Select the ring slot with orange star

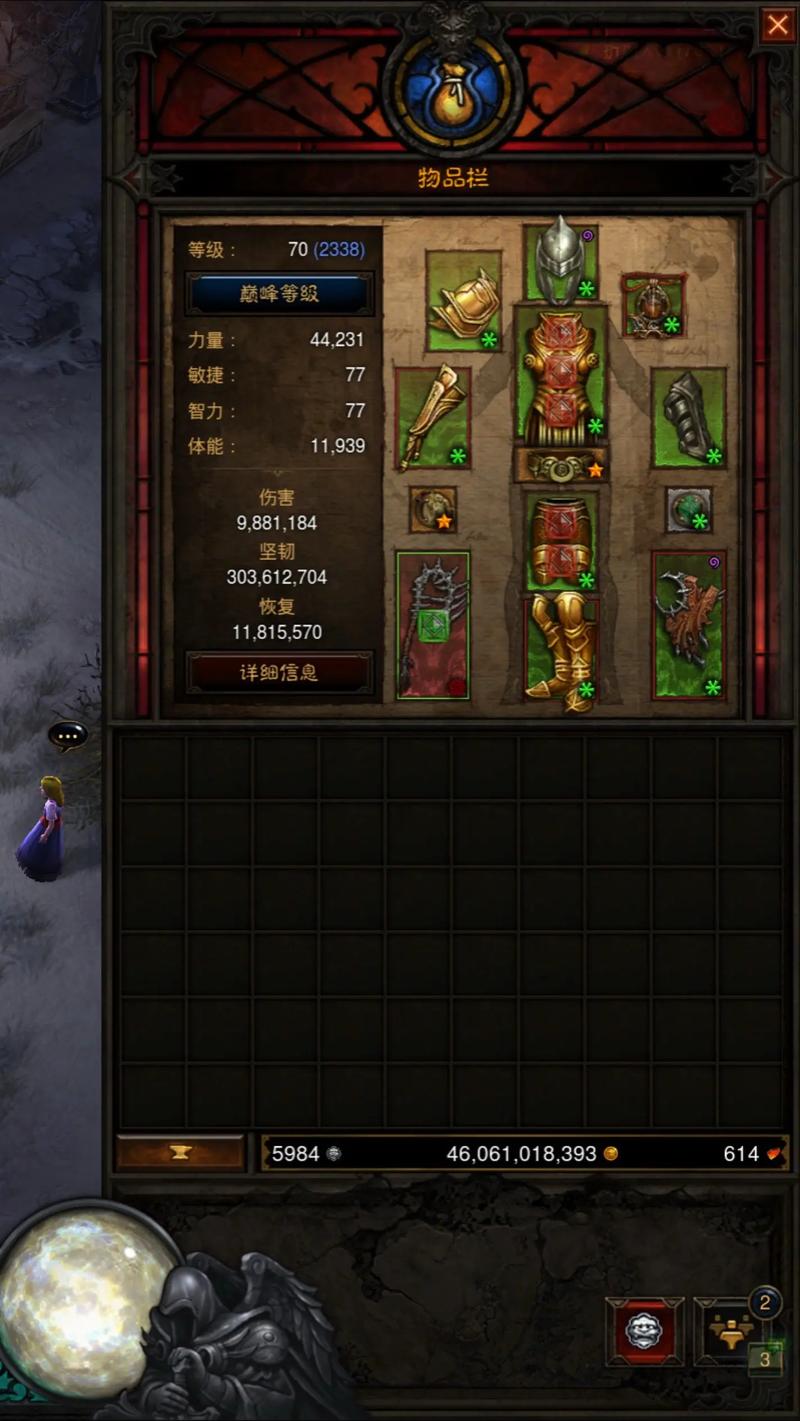[433, 510]
